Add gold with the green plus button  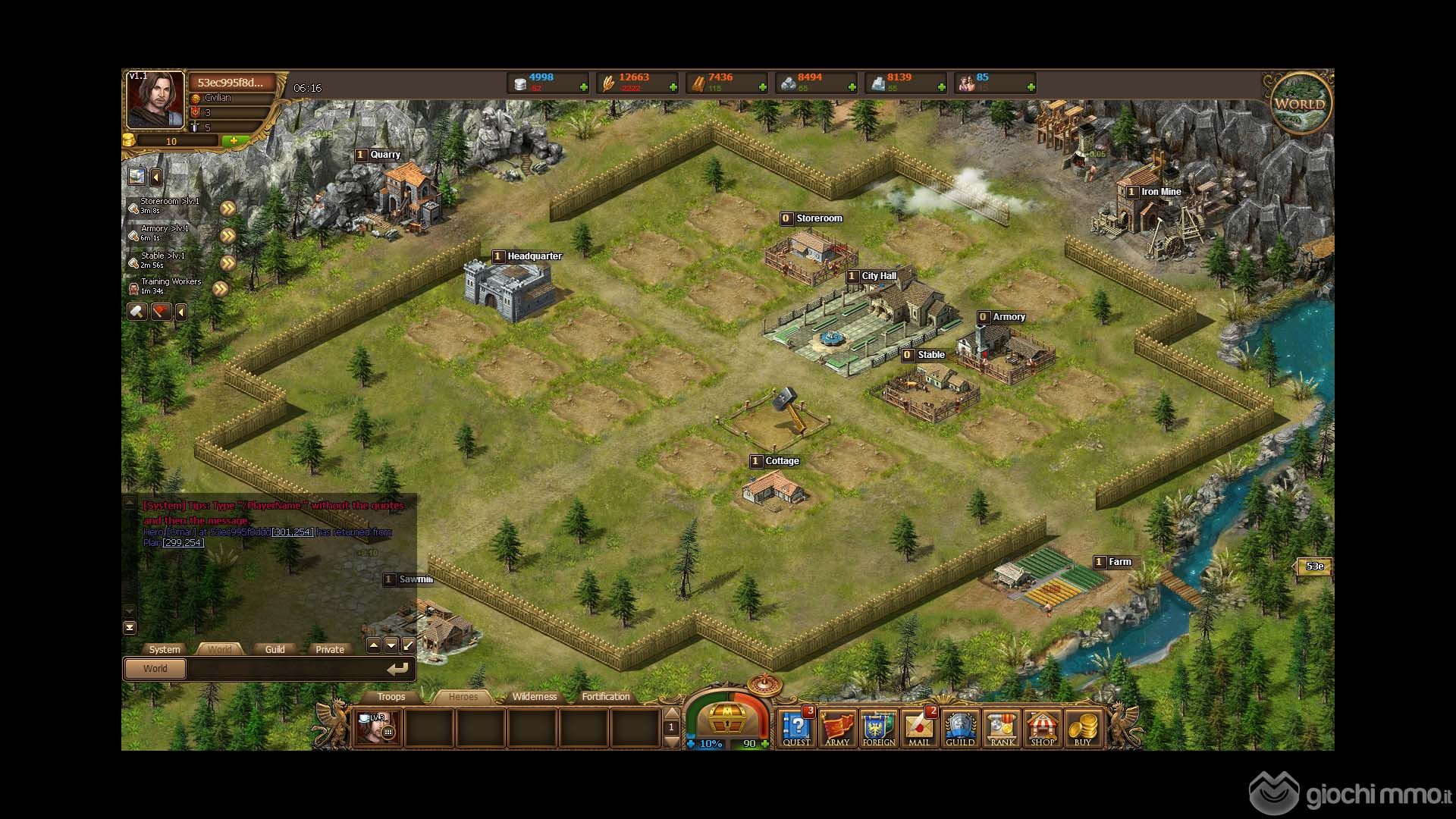pos(234,141)
